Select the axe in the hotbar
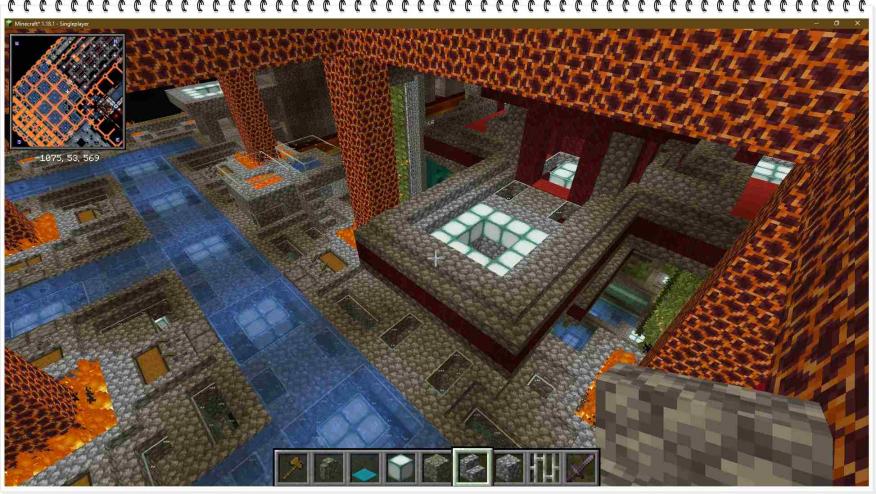 [294, 467]
